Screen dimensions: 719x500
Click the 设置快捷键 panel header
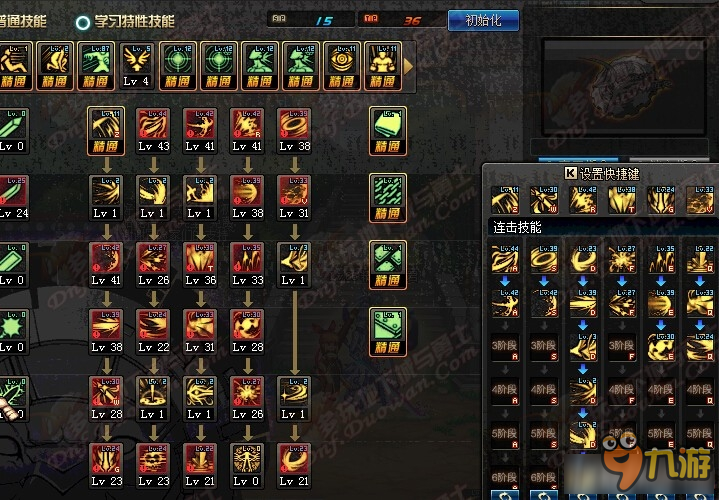[607, 172]
